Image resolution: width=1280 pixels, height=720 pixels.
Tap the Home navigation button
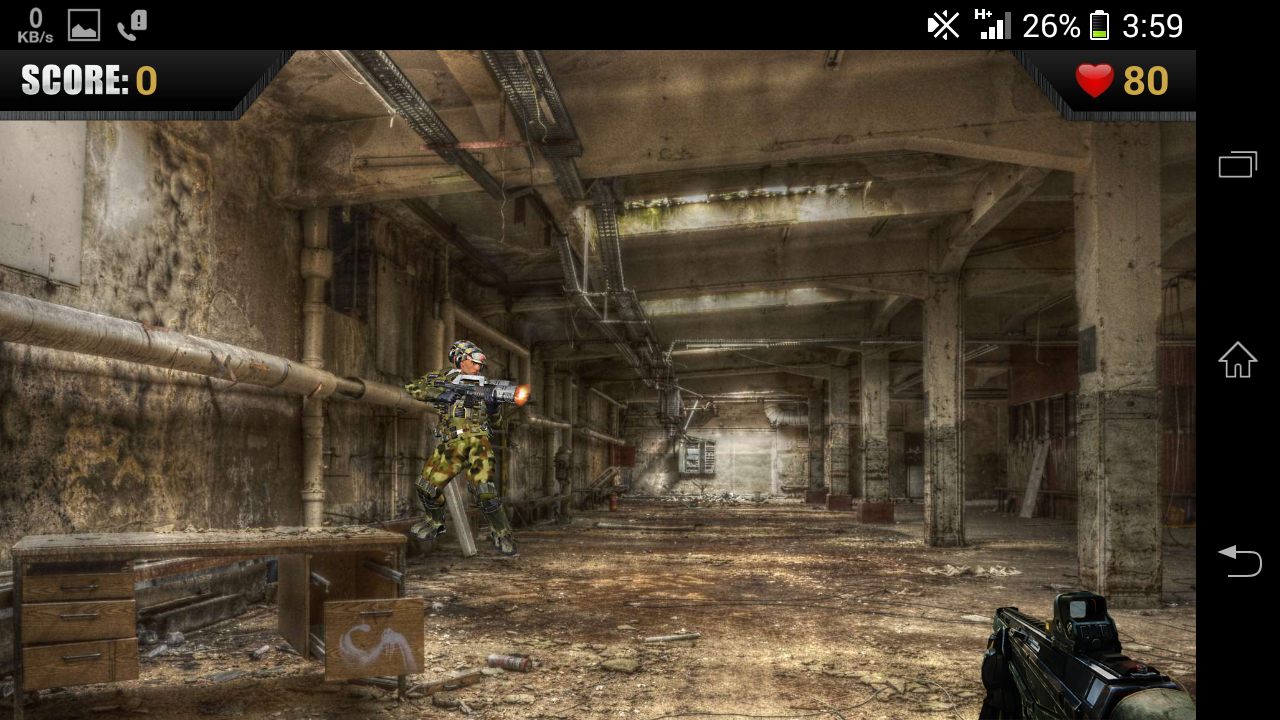tap(1237, 360)
